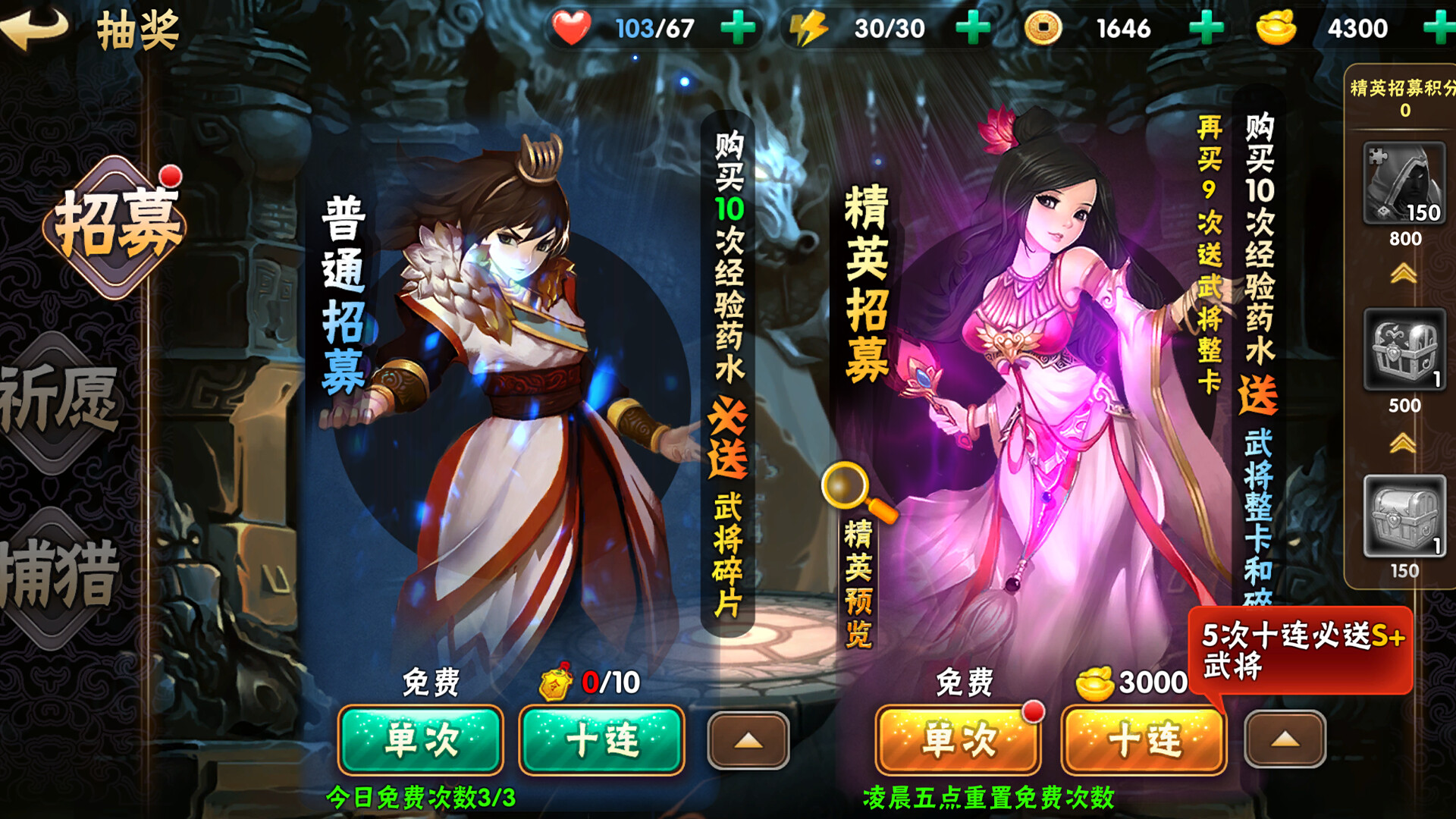Click the gold ingot currency icon

[x=1276, y=27]
